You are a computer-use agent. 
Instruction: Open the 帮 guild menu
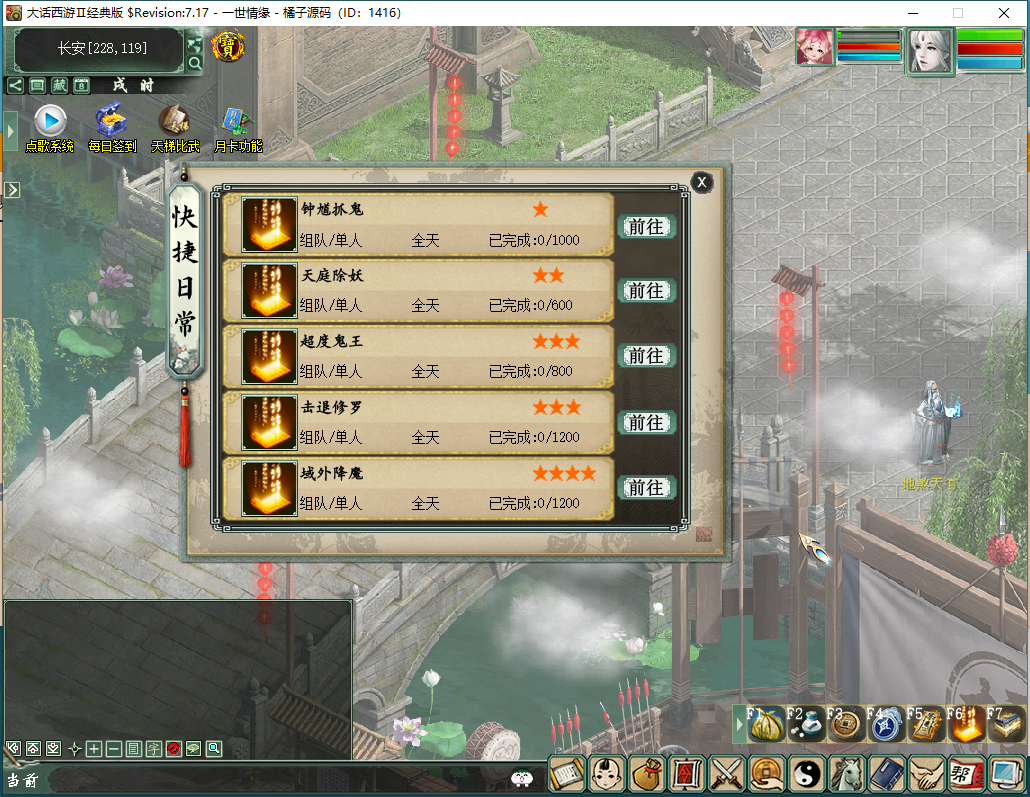pyautogui.click(x=964, y=775)
